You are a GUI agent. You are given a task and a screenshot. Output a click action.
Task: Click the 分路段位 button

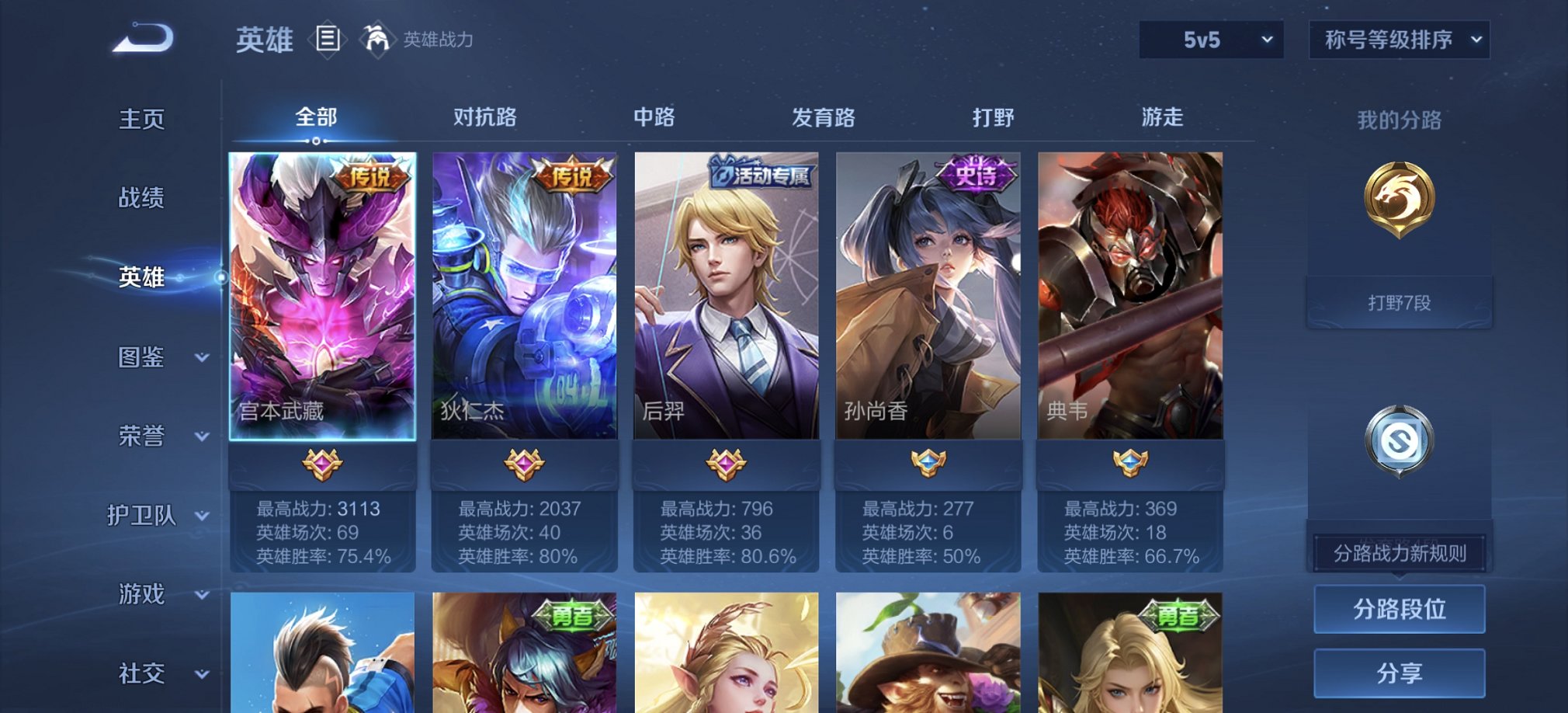[1398, 609]
